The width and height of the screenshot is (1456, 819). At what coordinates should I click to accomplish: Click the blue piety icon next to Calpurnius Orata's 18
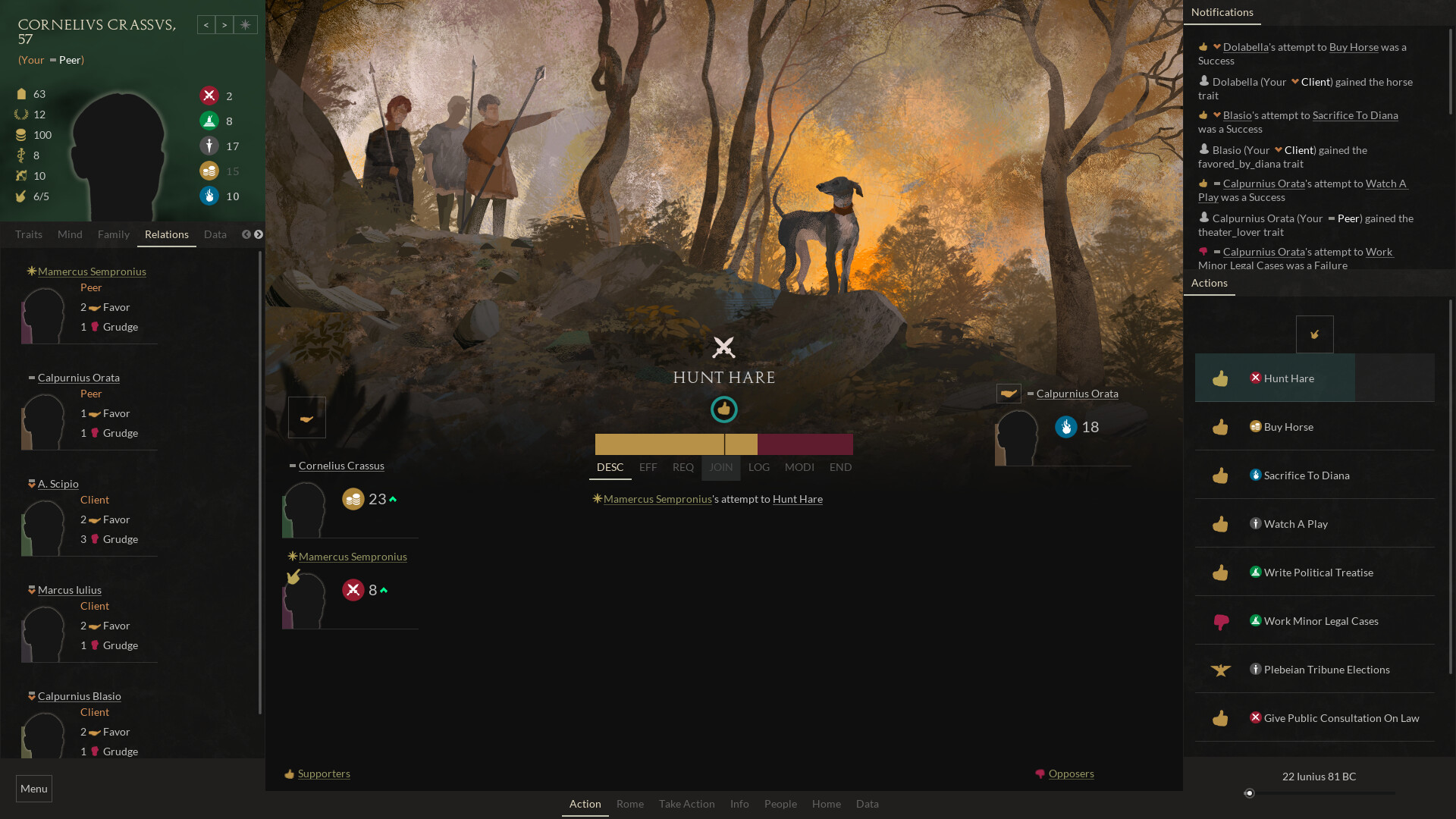(1067, 427)
